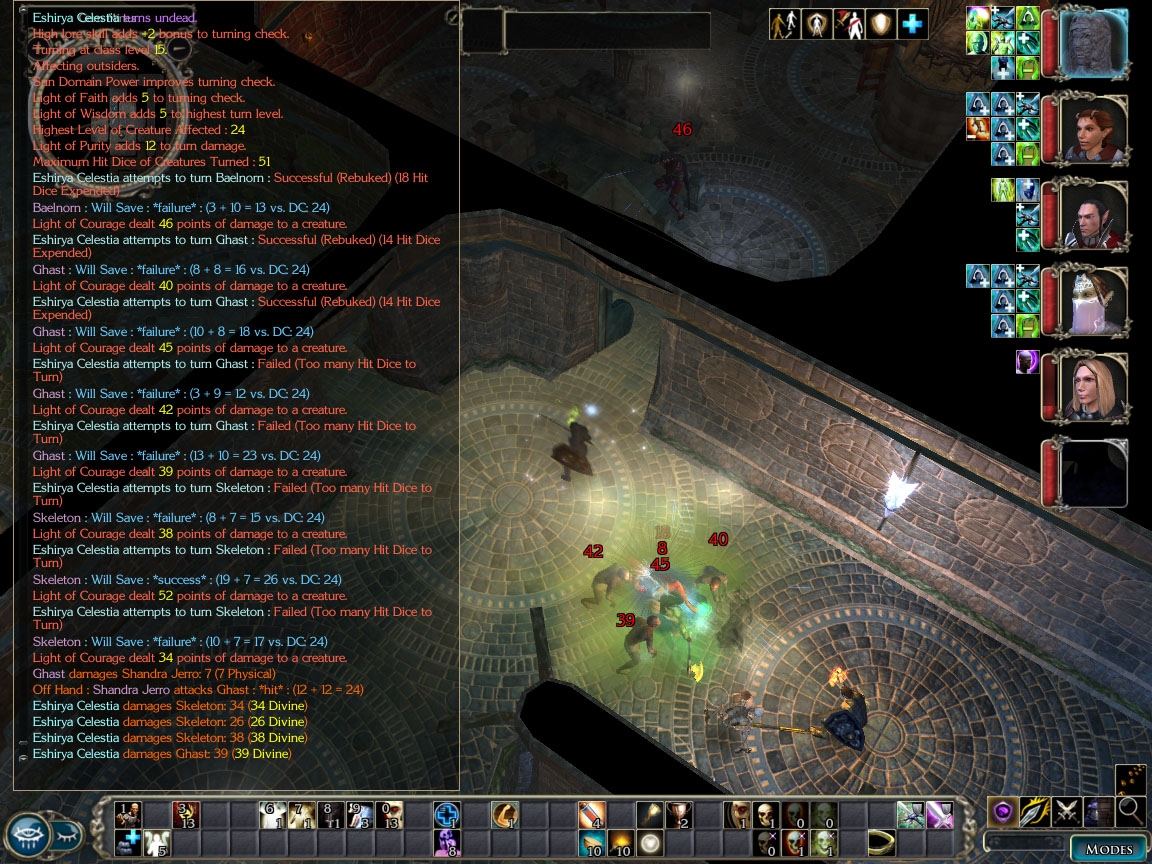
Task: Click the purple orb menu icon
Action: (x=1003, y=811)
